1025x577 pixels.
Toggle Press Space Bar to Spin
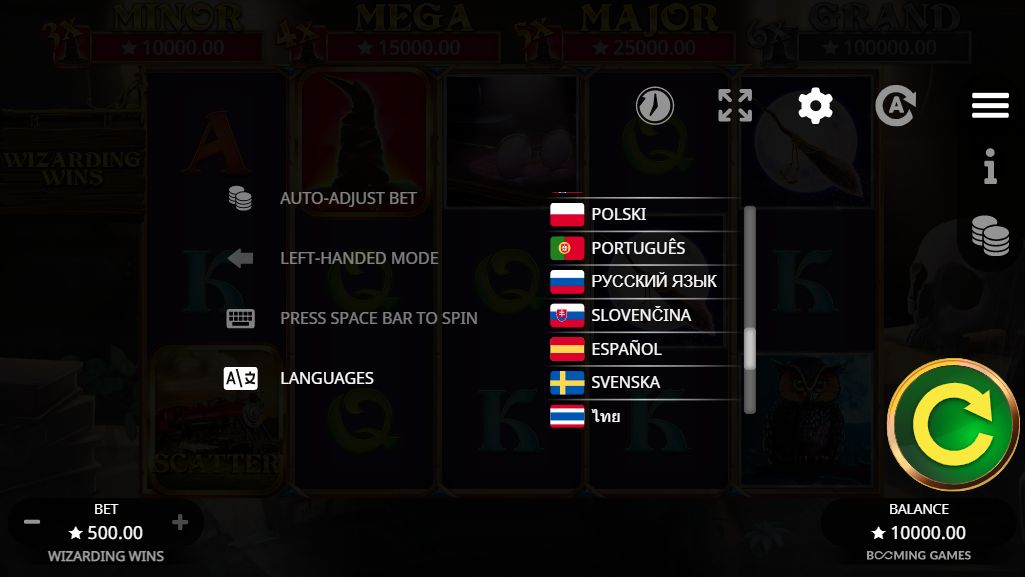pos(378,318)
